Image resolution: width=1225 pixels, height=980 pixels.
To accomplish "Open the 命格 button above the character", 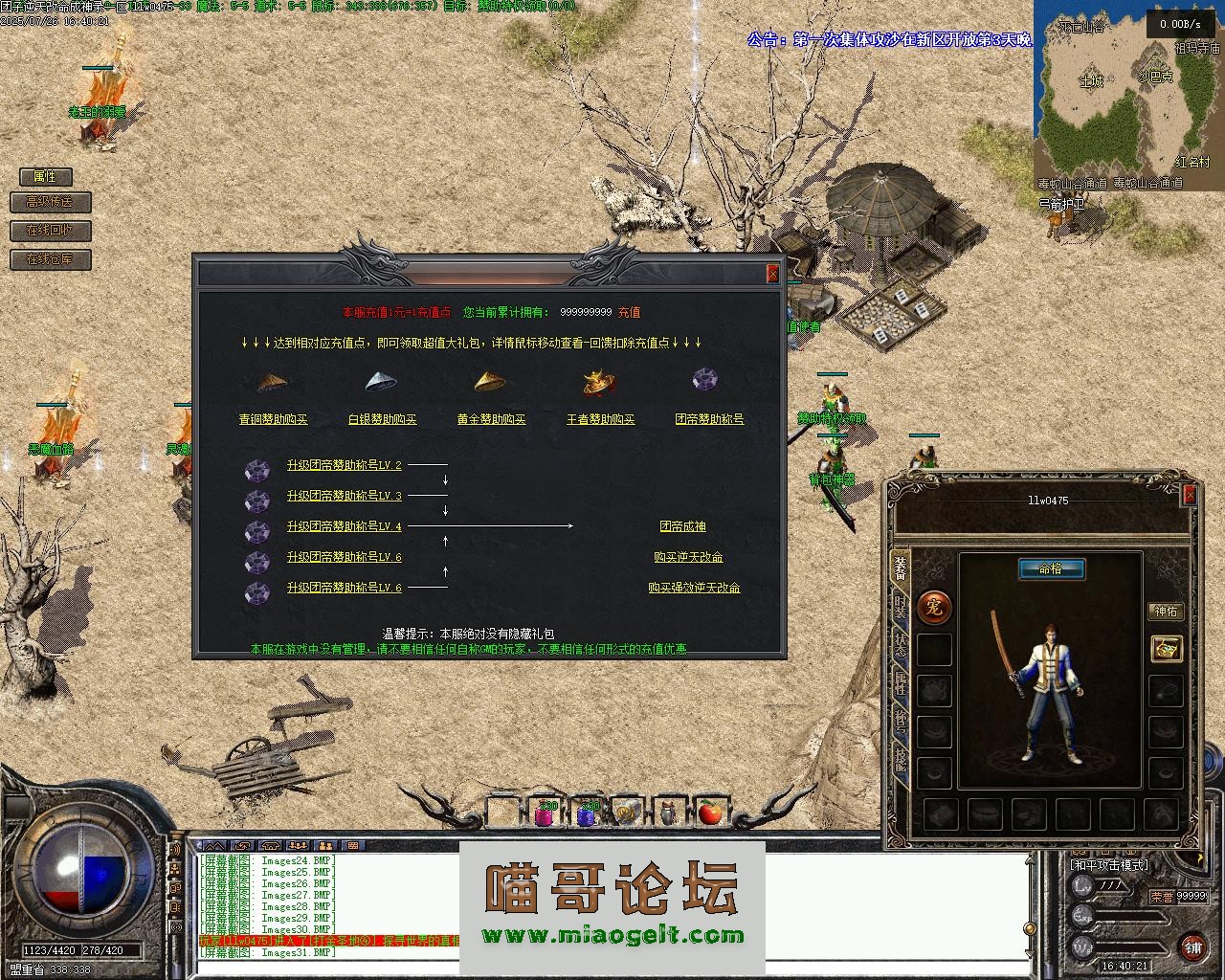I will pyautogui.click(x=1050, y=569).
